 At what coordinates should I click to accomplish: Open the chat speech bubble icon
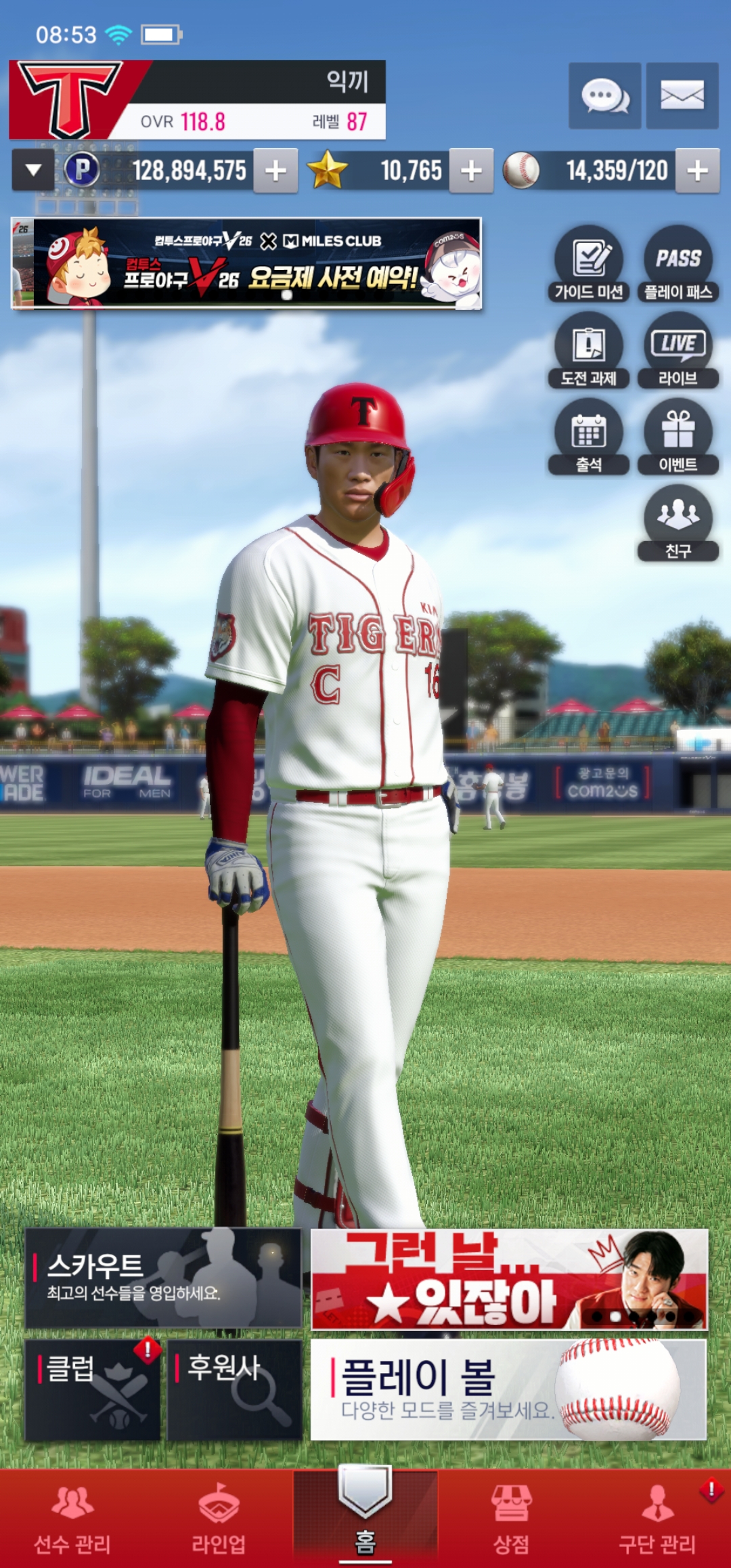click(604, 95)
